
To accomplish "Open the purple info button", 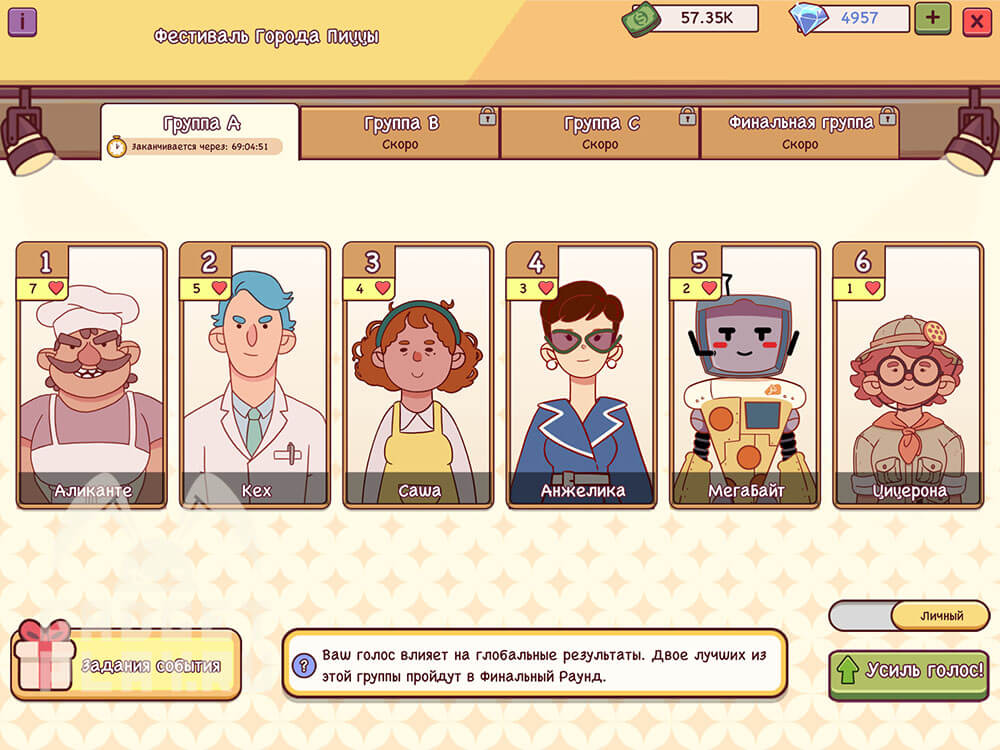I will pos(22,21).
